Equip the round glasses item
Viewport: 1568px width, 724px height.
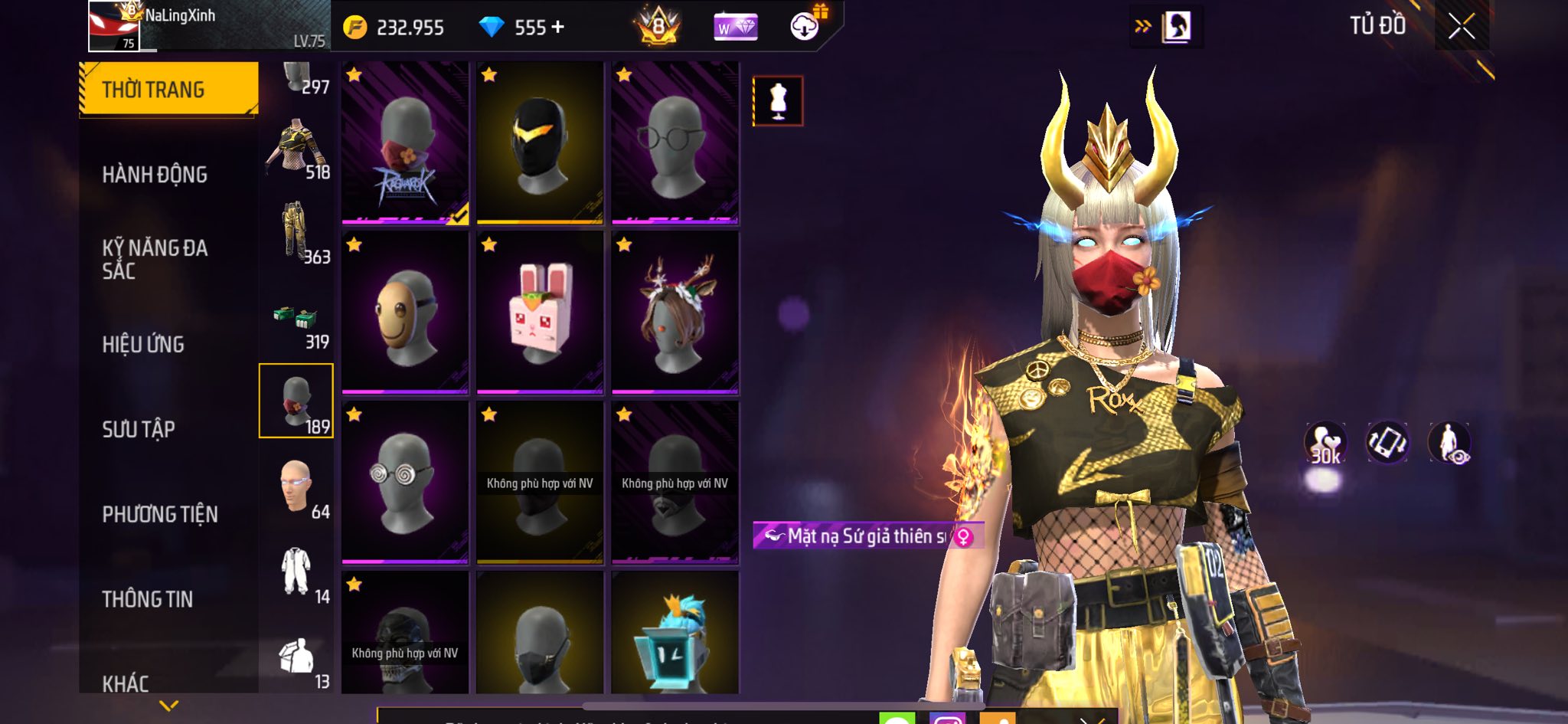[675, 143]
